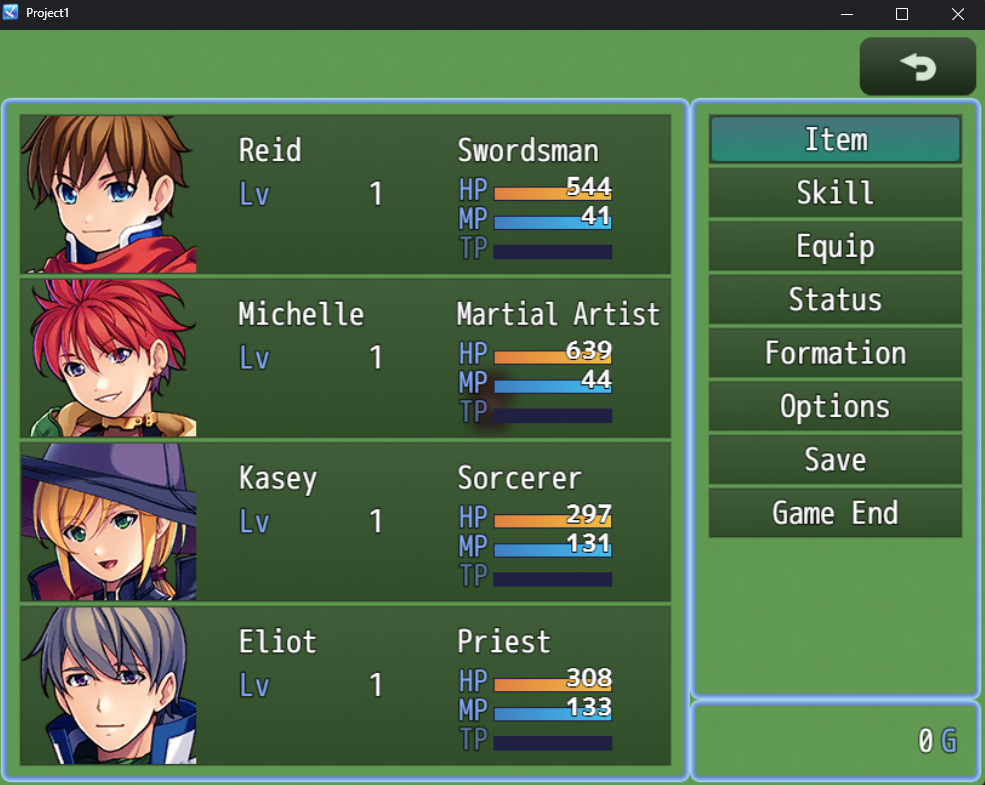This screenshot has height=785, width=985.
Task: Open the Item menu
Action: point(835,140)
